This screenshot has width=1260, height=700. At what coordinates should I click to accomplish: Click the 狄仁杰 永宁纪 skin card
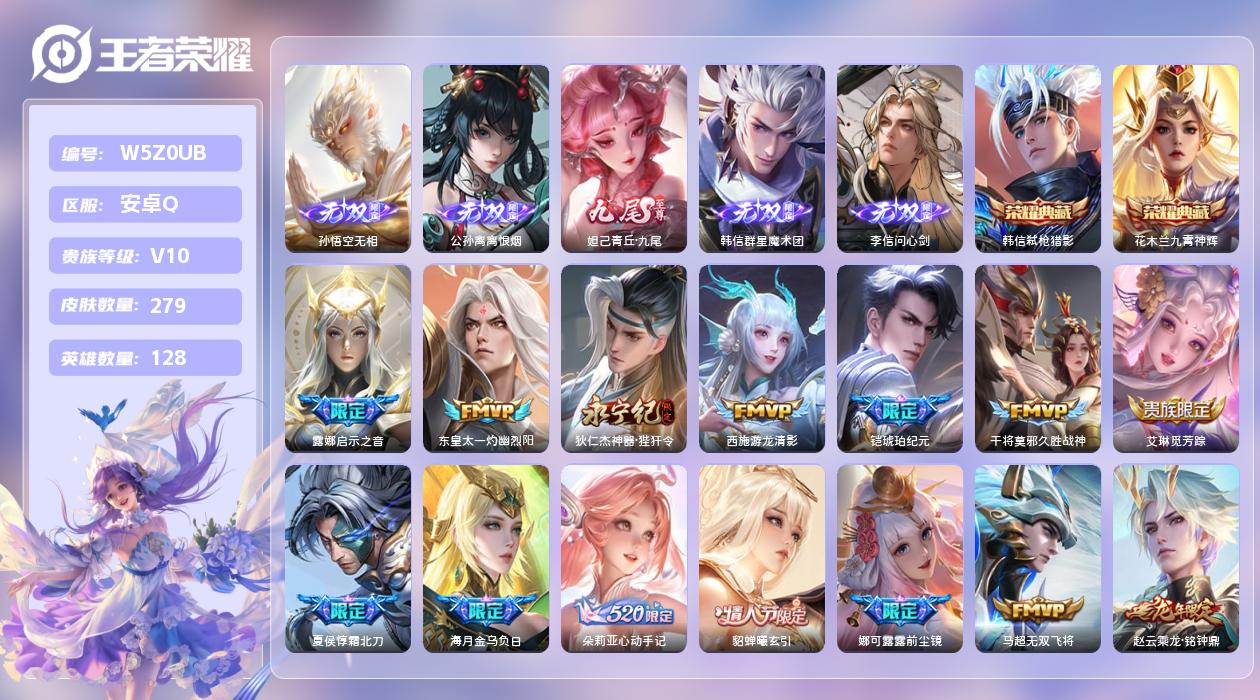click(x=624, y=358)
